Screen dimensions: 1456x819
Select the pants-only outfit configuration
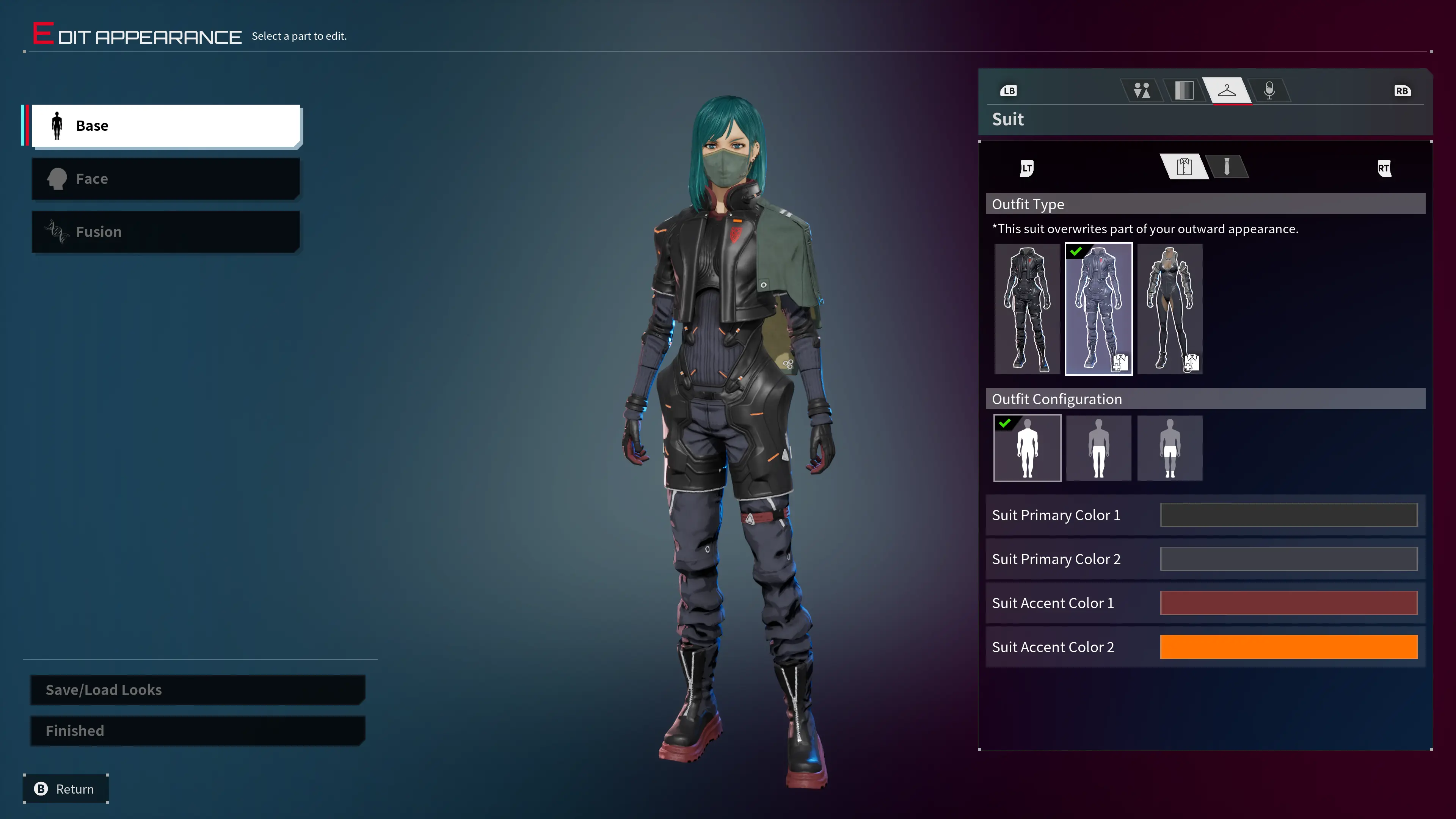pos(1098,448)
